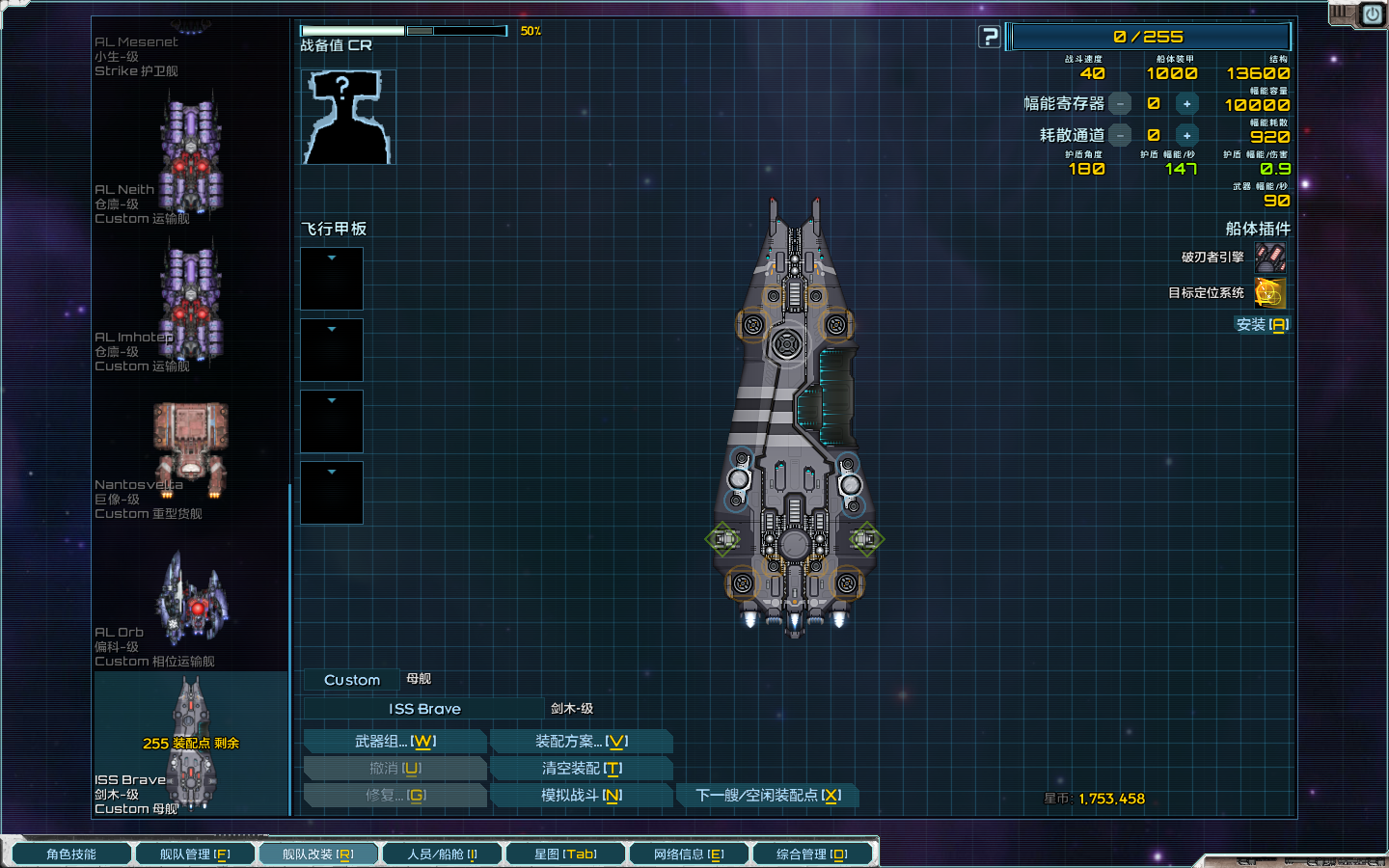Switch to 舰队管理 fleet tab

point(194,854)
